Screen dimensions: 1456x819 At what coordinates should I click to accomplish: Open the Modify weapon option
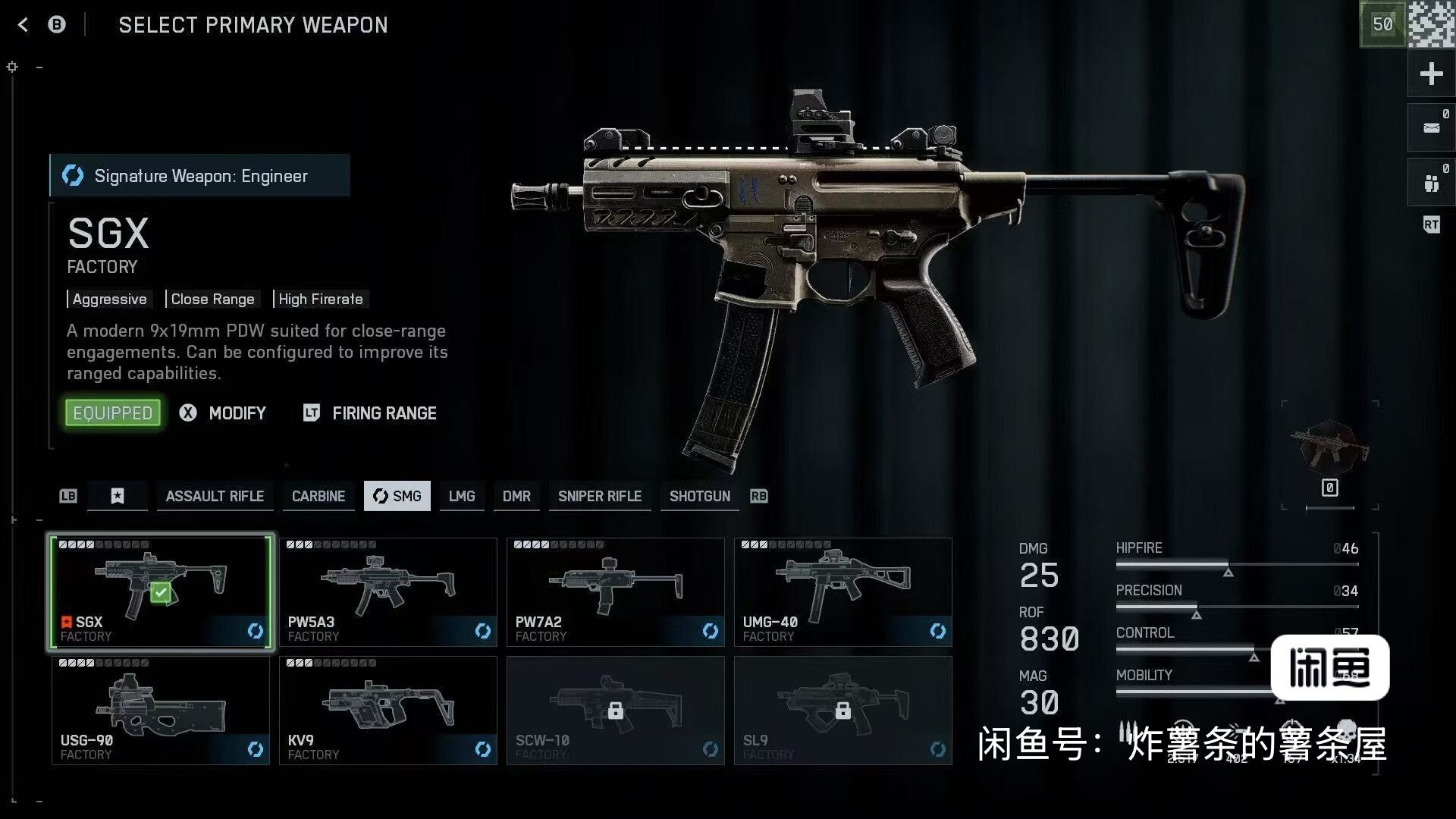224,413
